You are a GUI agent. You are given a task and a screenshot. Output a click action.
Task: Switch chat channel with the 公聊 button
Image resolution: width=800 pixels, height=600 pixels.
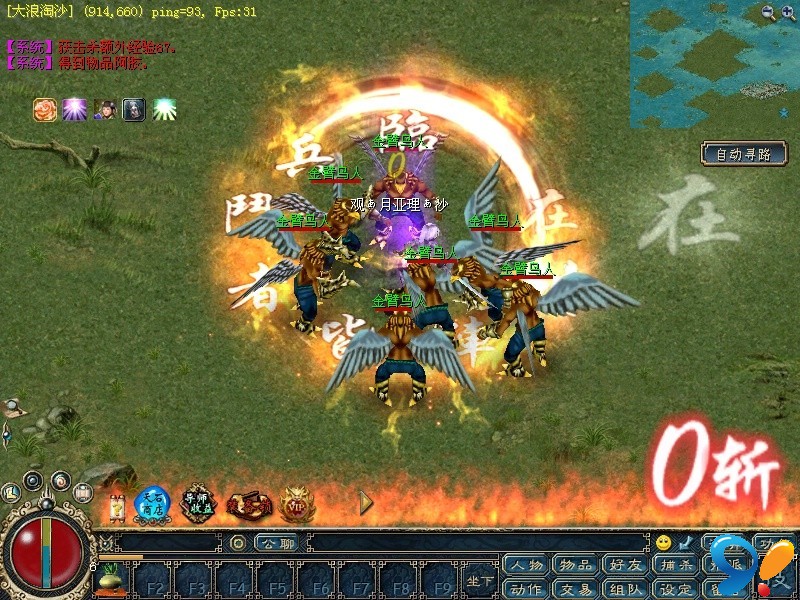pyautogui.click(x=275, y=543)
